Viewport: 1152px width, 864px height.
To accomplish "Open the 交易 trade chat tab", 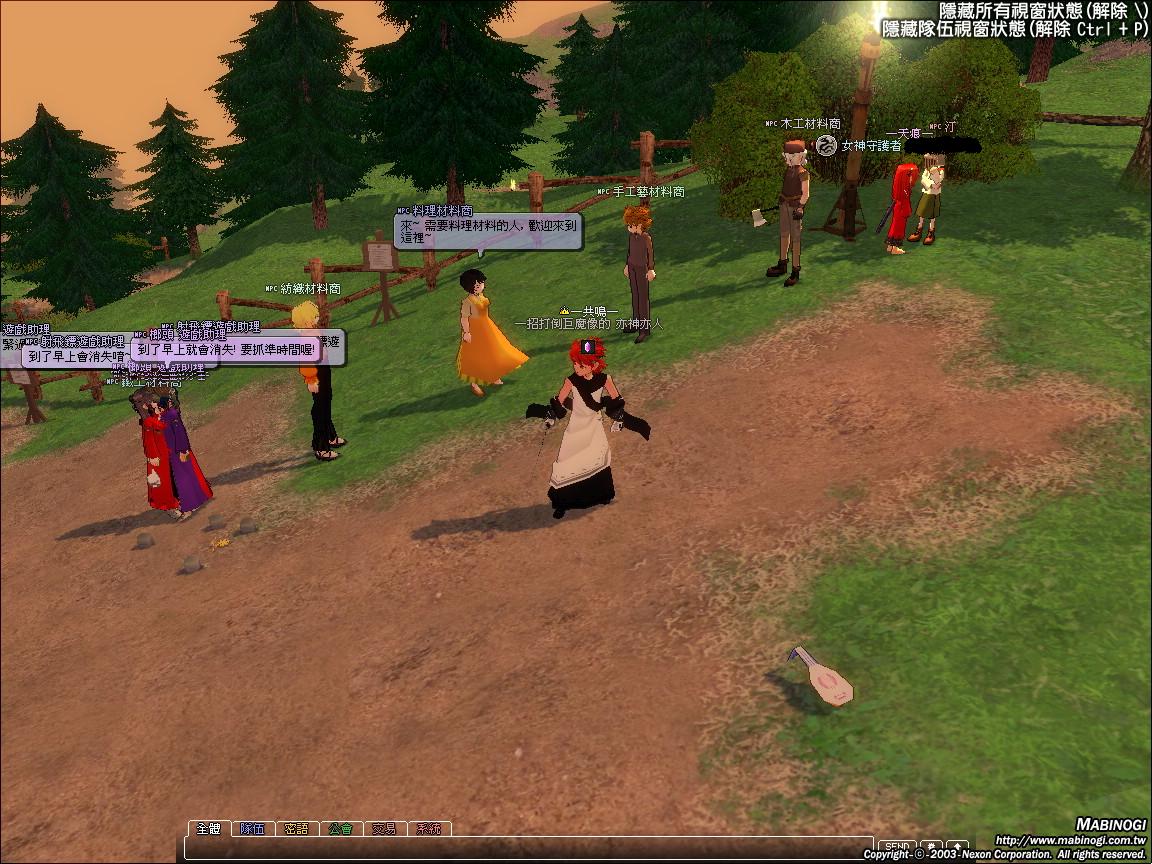I will coord(384,829).
